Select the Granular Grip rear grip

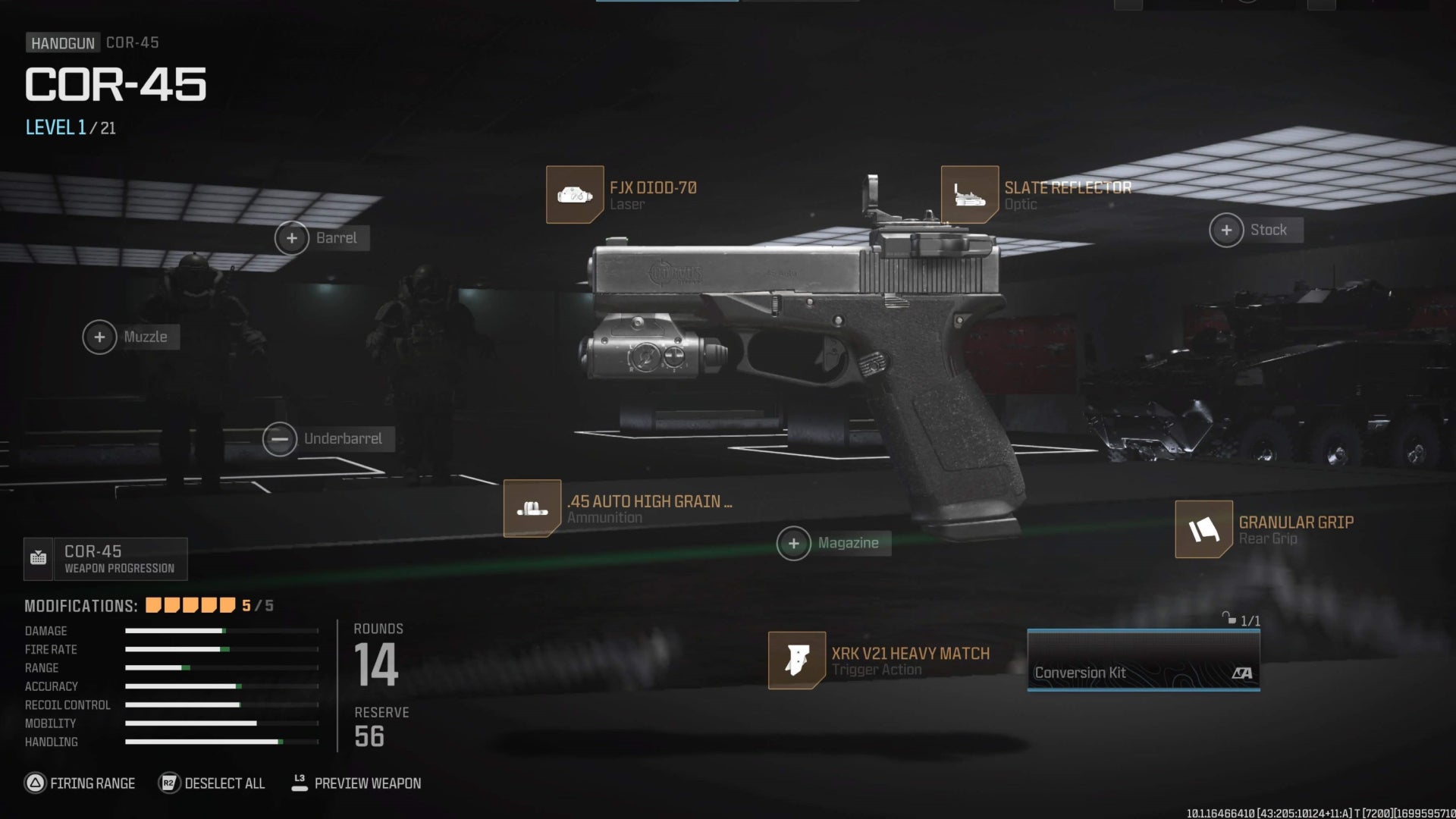coord(1203,529)
